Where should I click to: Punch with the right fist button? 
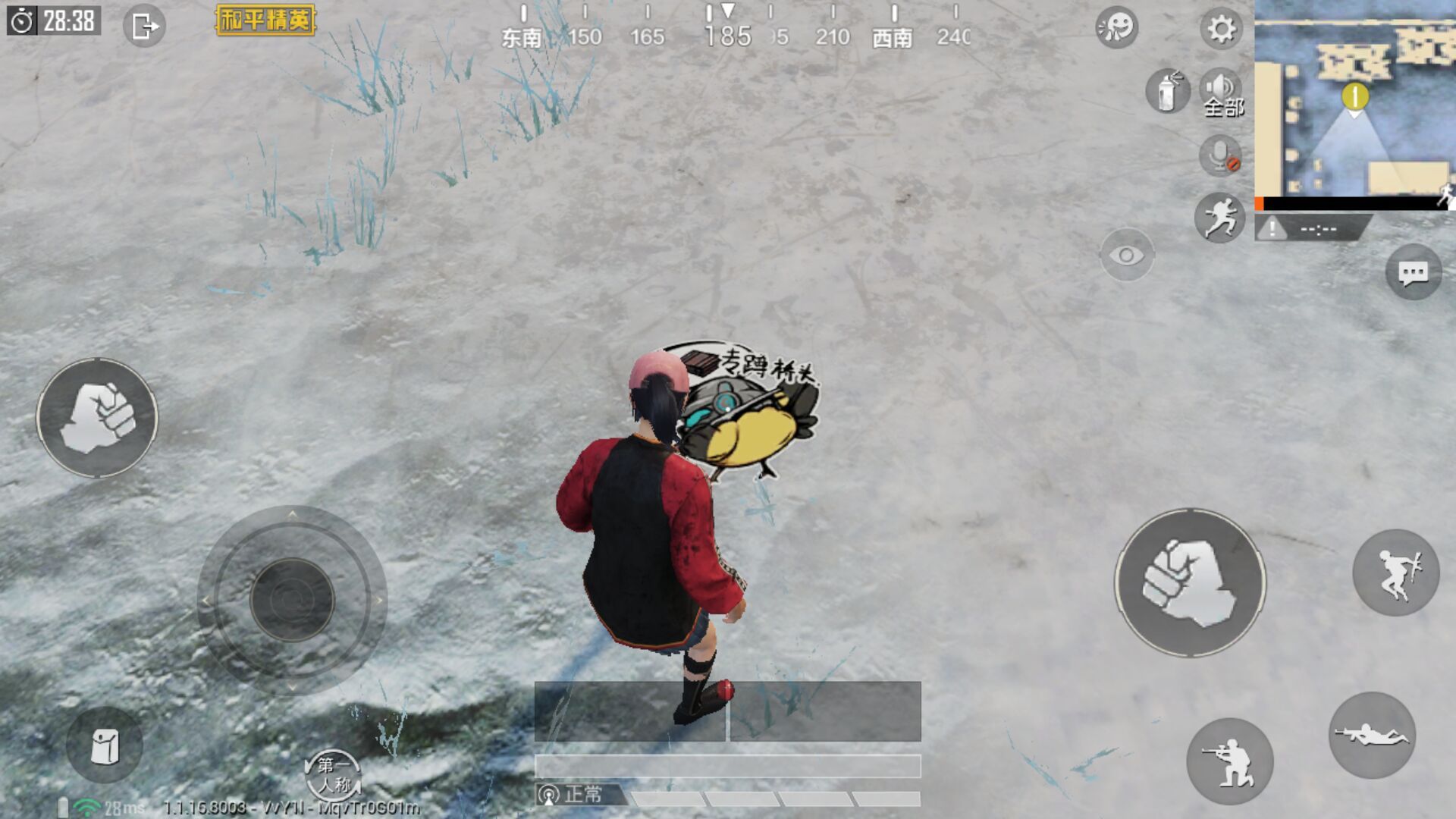pos(1189,582)
